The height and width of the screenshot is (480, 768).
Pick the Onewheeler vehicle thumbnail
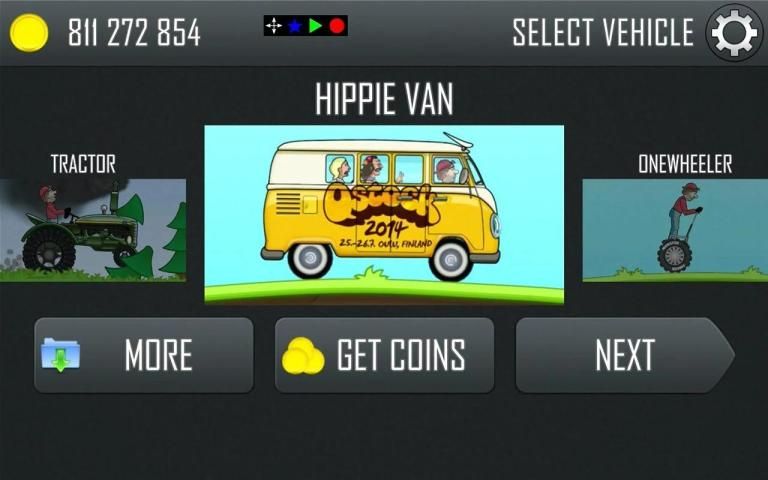(x=675, y=229)
